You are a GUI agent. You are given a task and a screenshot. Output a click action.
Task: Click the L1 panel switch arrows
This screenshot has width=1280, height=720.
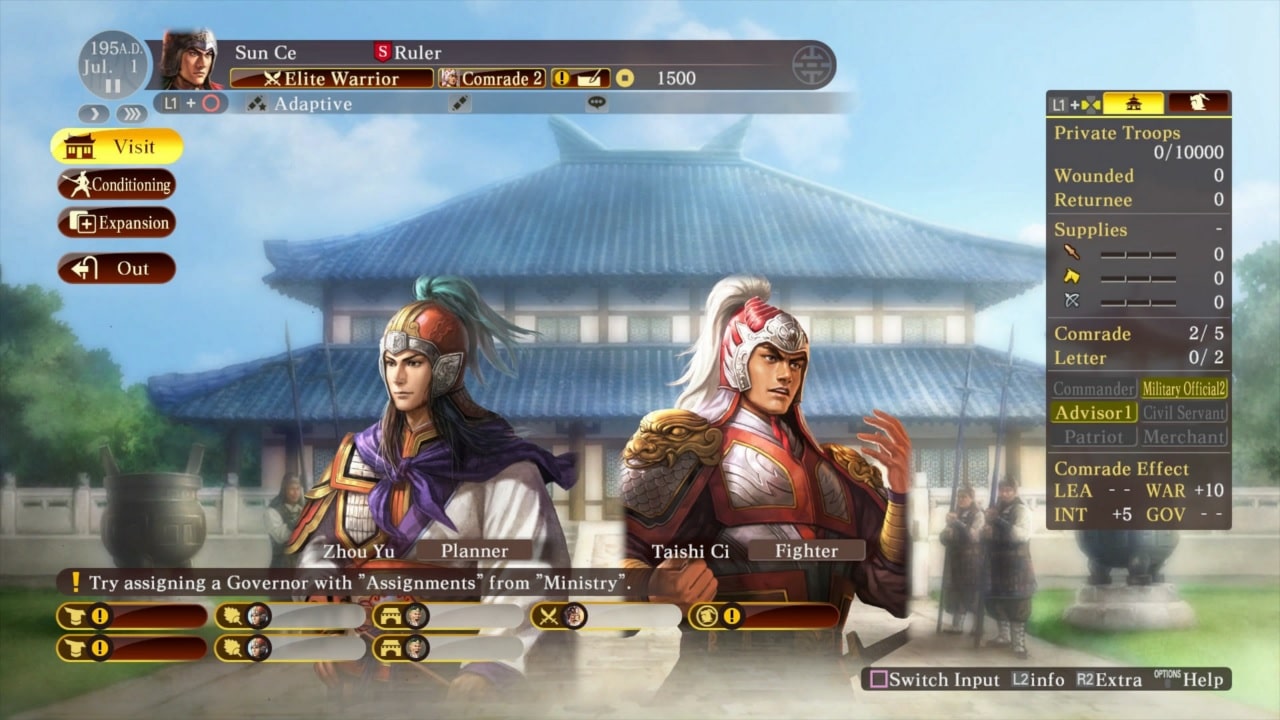(1090, 104)
